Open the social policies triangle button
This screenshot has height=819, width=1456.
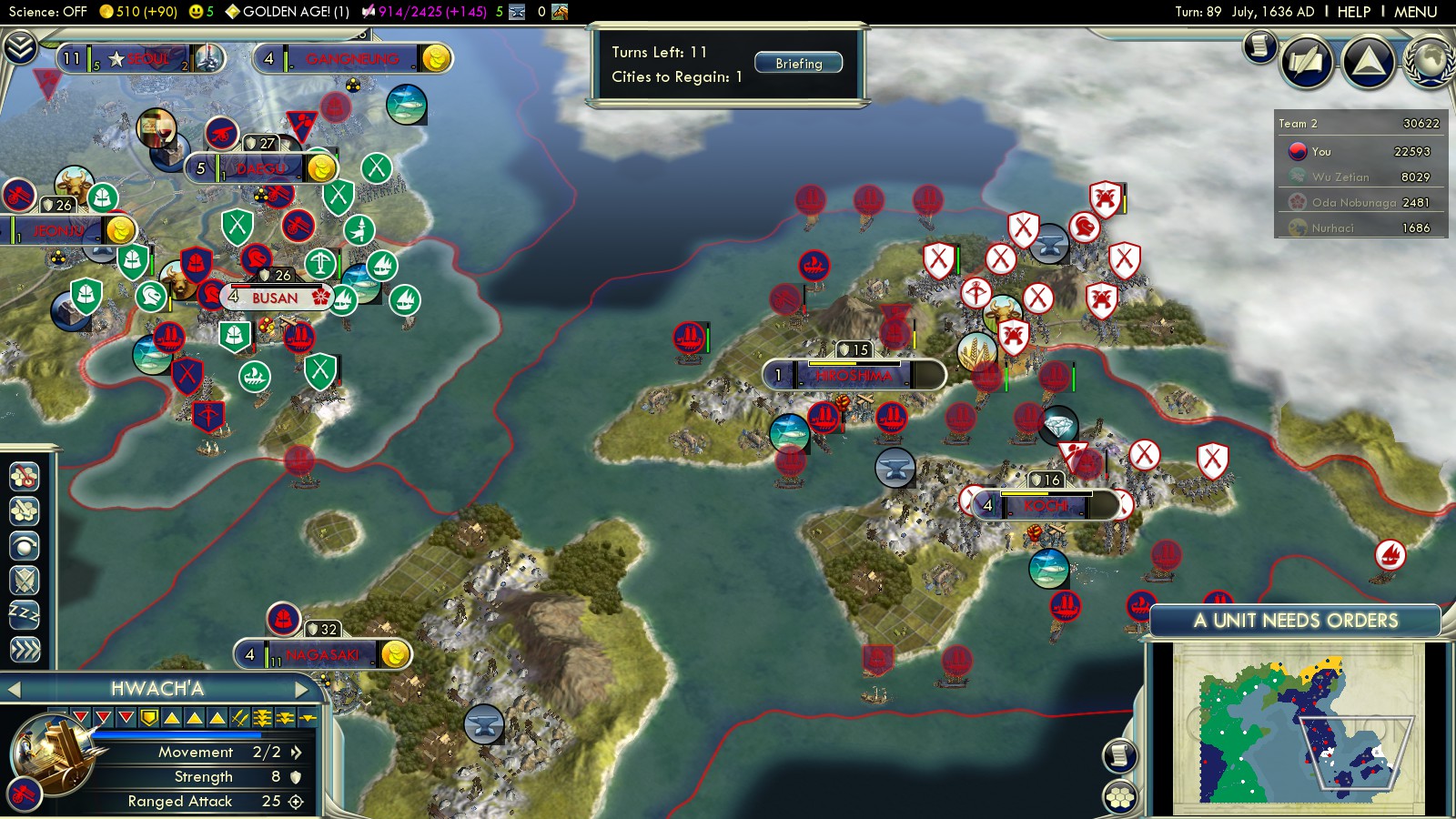pos(1368,61)
